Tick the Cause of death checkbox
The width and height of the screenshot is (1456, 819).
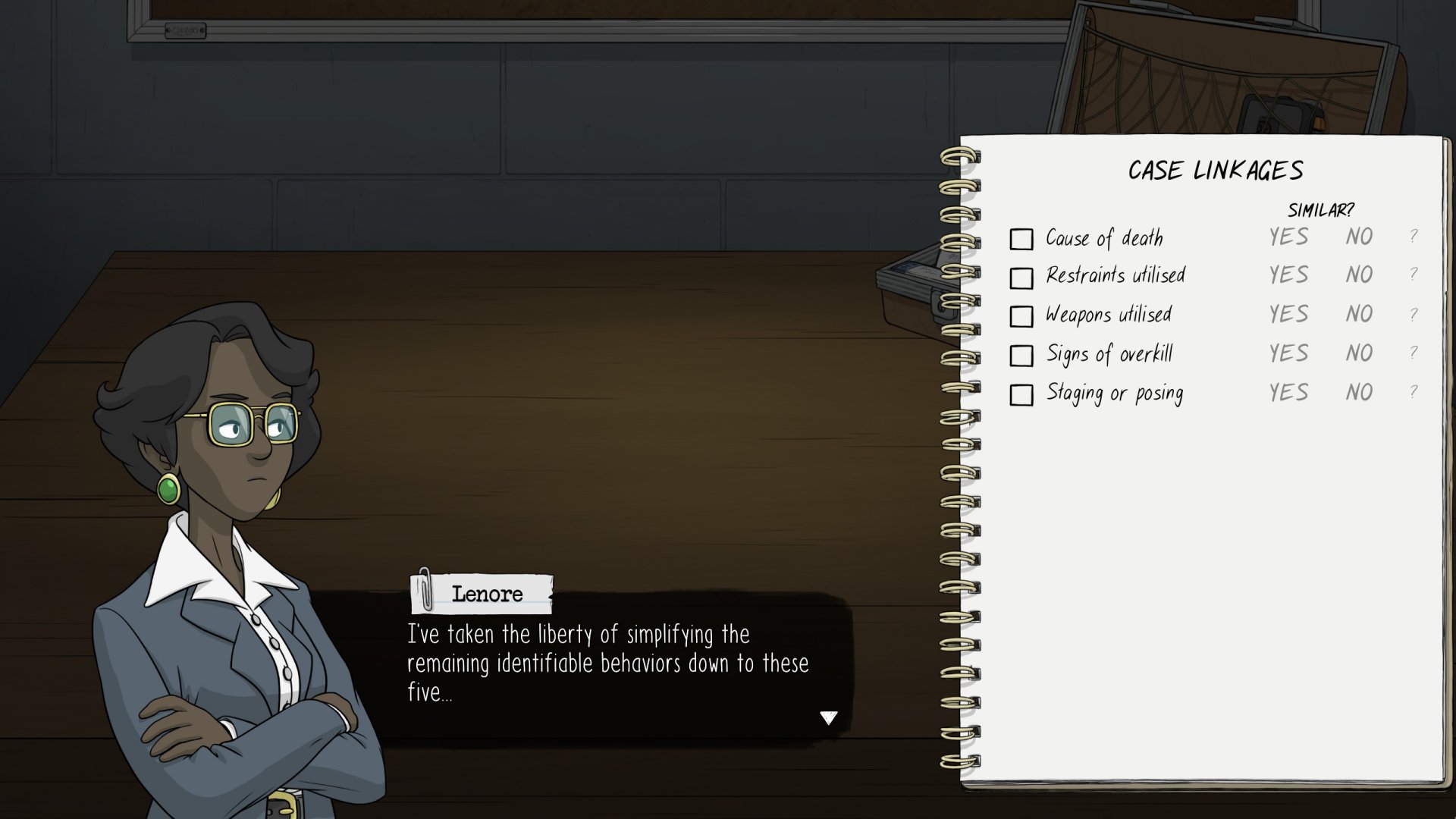coord(1021,240)
